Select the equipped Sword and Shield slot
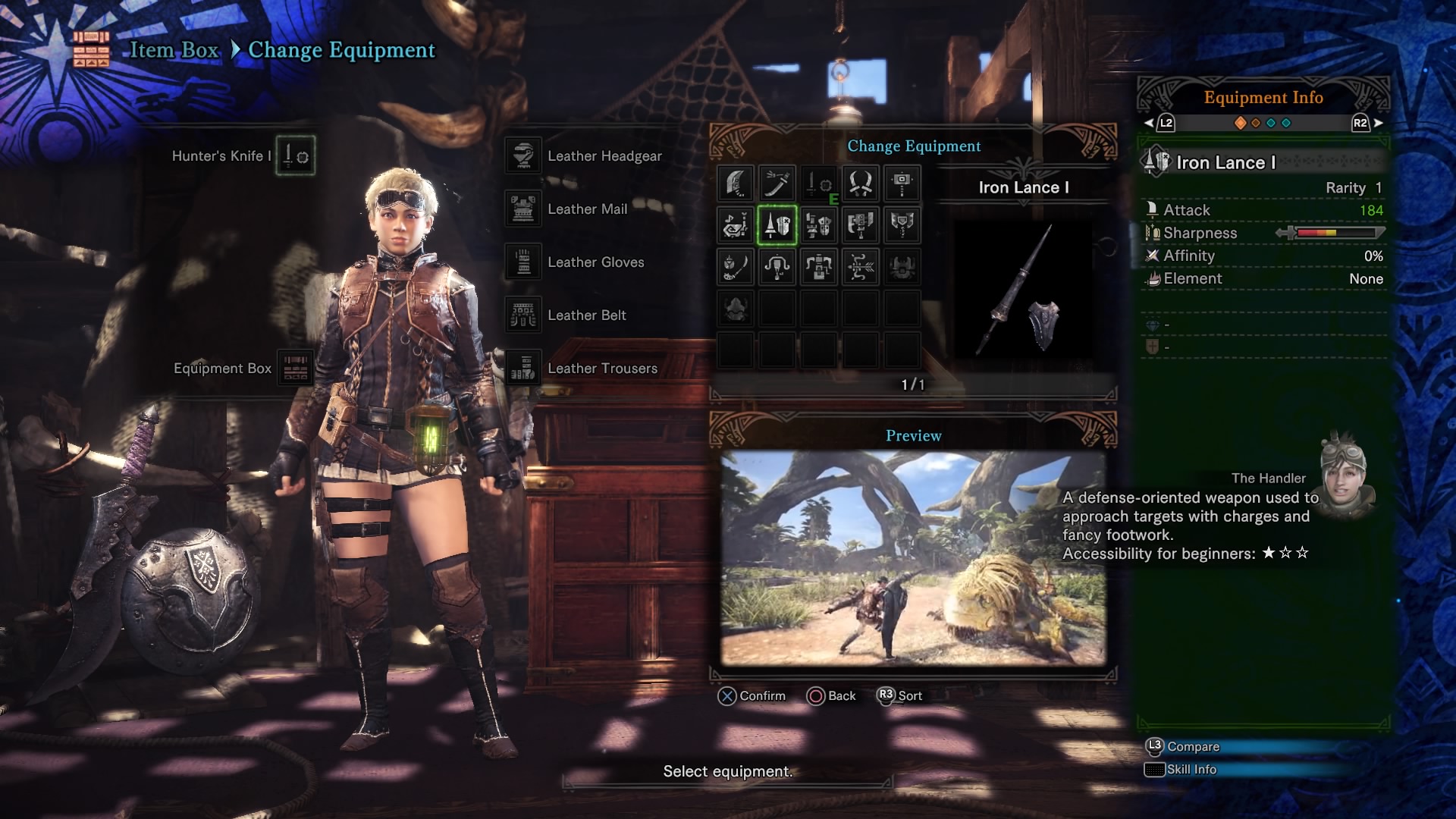Viewport: 1456px width, 819px height. coord(819,184)
